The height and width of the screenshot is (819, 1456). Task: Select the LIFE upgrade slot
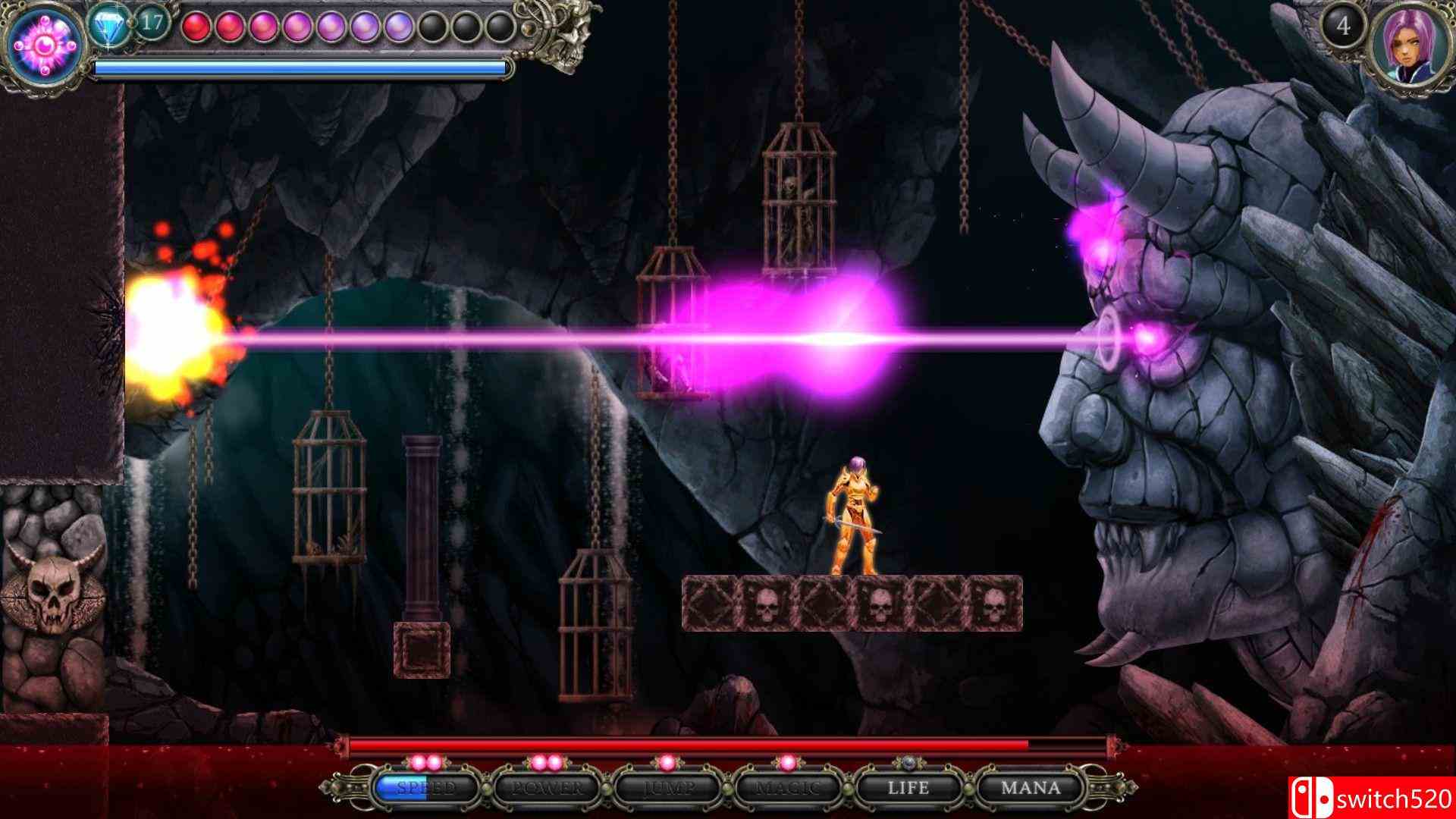[908, 788]
